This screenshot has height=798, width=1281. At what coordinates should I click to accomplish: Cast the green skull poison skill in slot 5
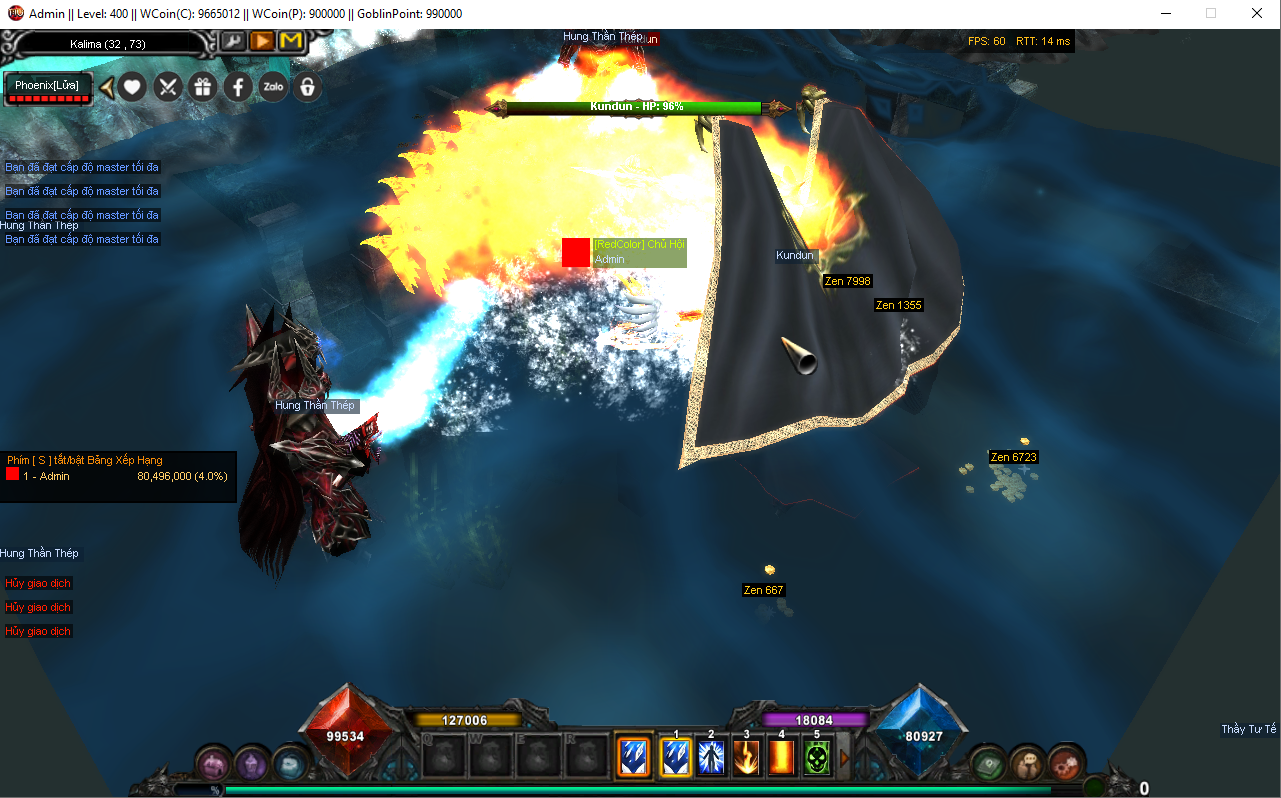pyautogui.click(x=817, y=757)
